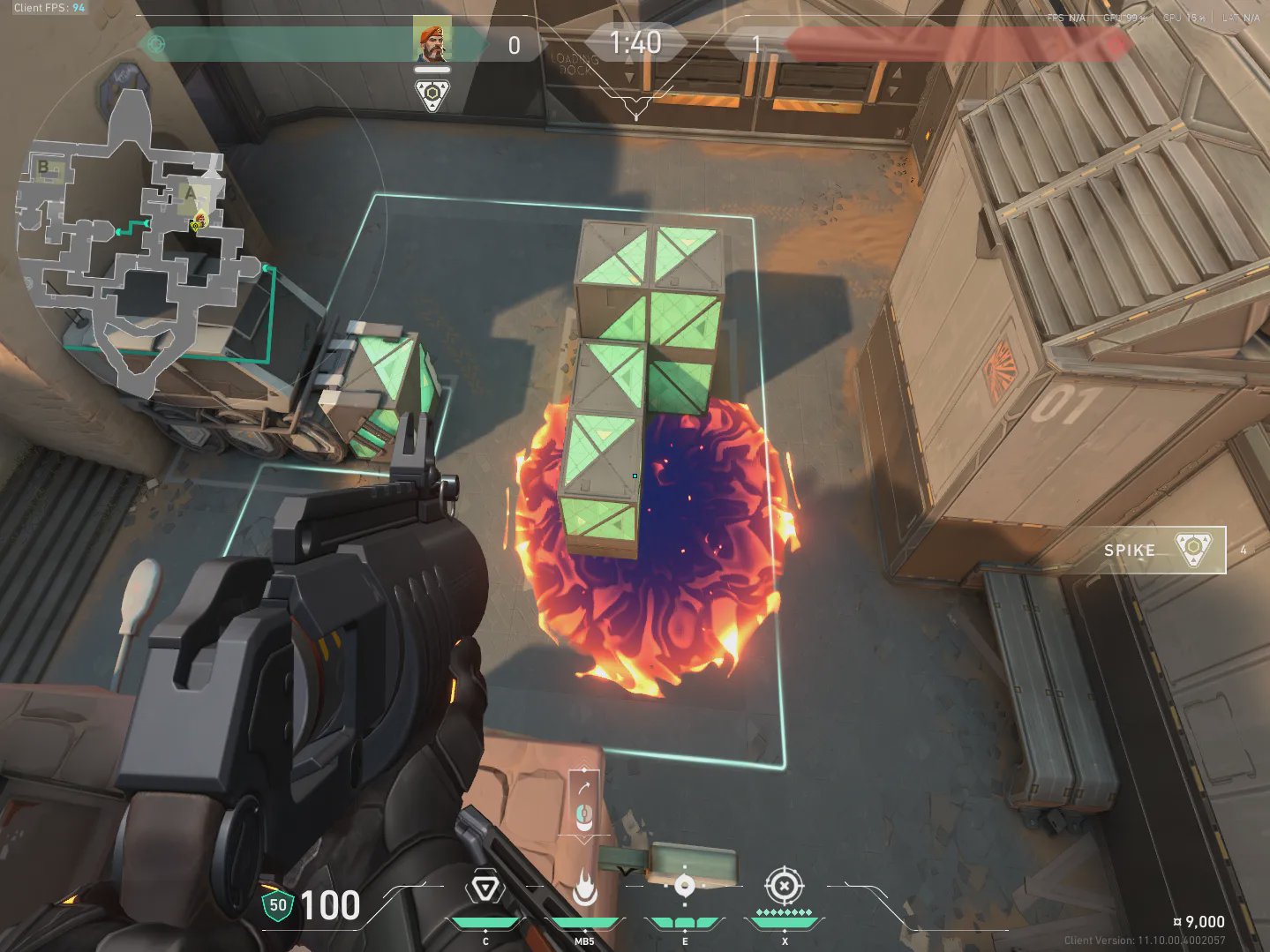Activate the Incendiary flame ability icon
The image size is (1270, 952).
[584, 889]
